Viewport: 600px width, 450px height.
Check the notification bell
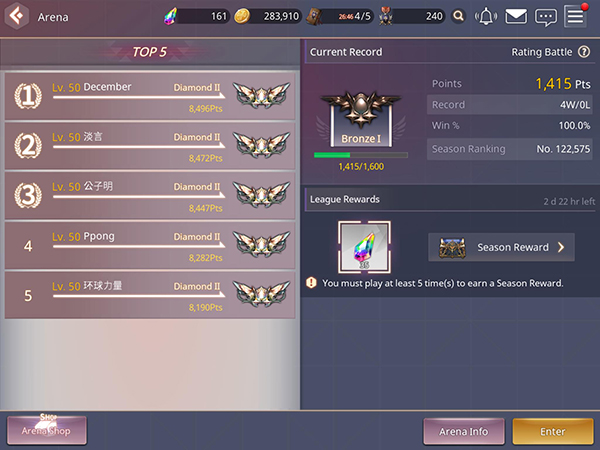pyautogui.click(x=486, y=16)
